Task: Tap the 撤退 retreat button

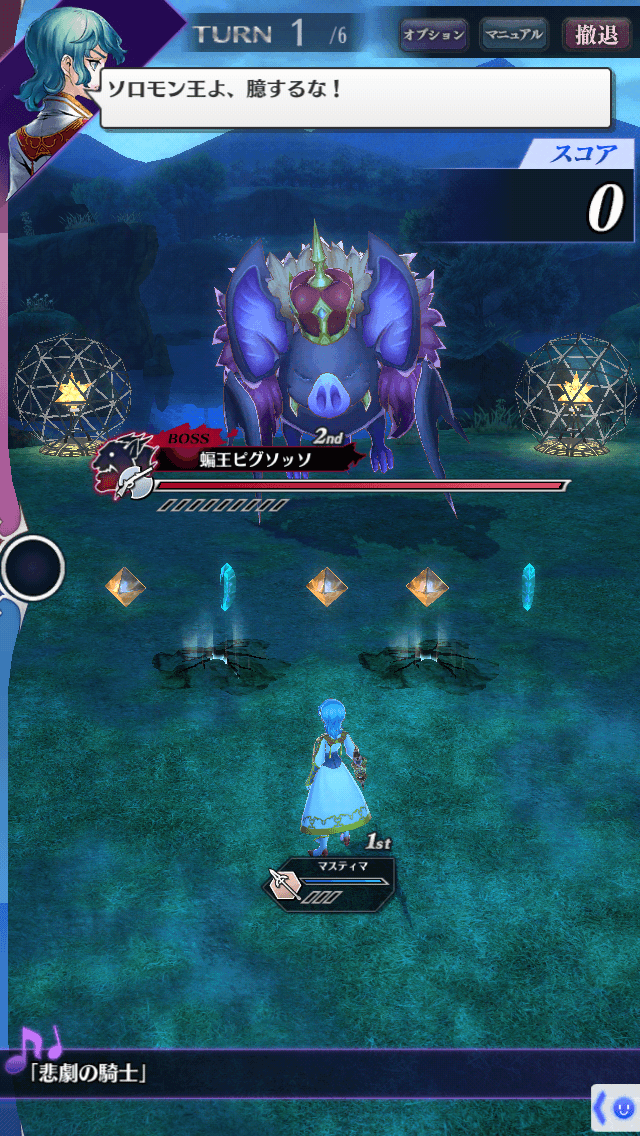Action: coord(597,35)
